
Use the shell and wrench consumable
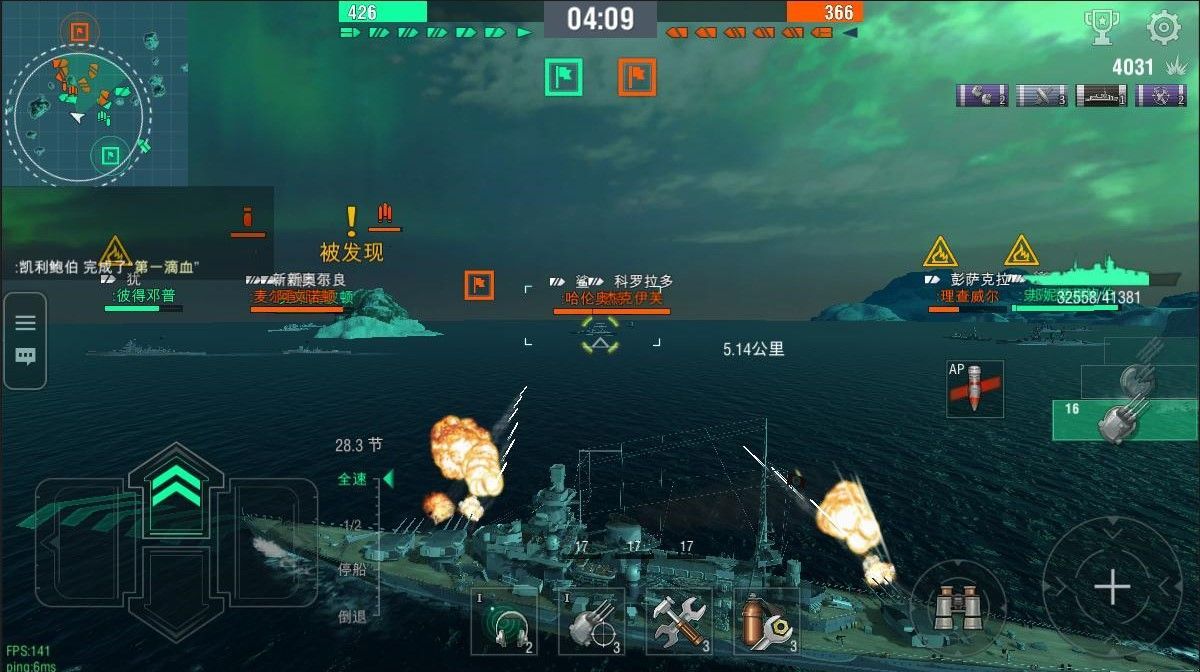pyautogui.click(x=766, y=621)
